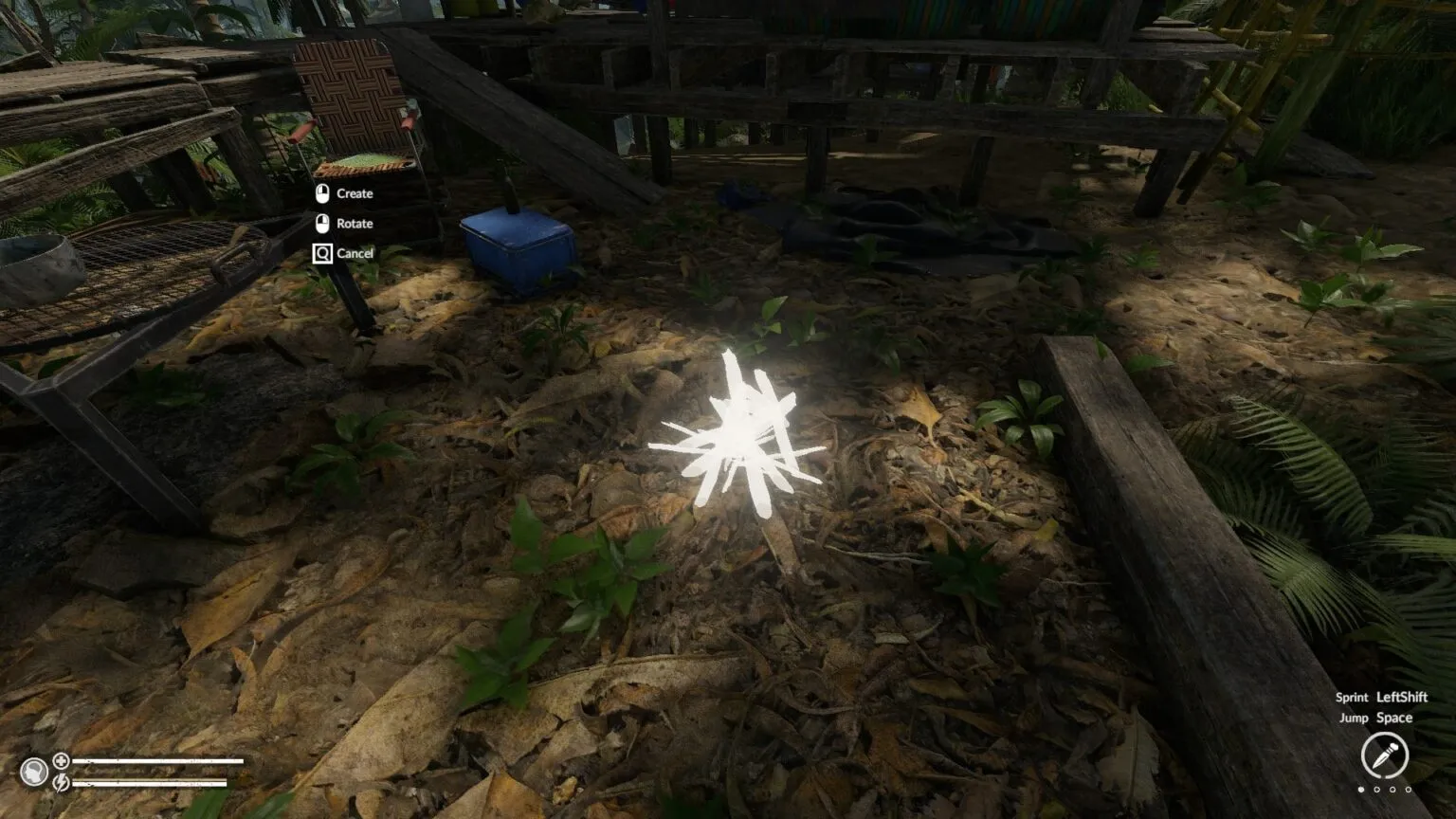Click the lightning bolt energy icon
The image size is (1456, 819).
[x=61, y=782]
